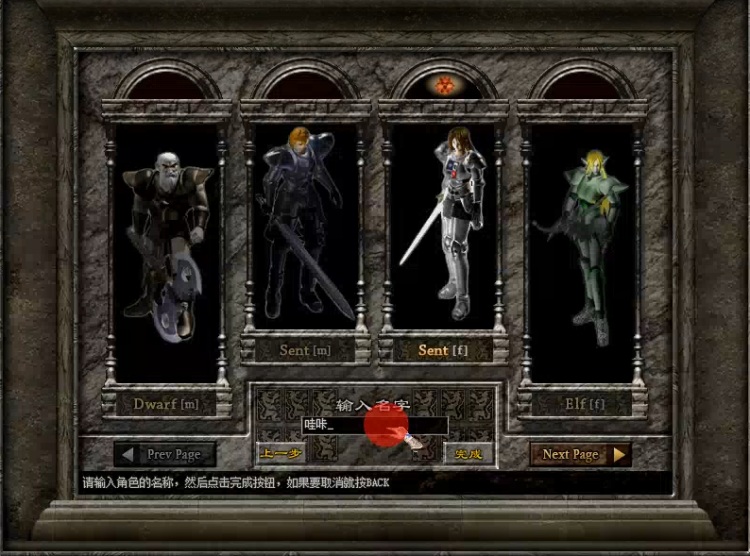Click the Sent [f] name plate
This screenshot has width=750, height=556.
click(444, 350)
